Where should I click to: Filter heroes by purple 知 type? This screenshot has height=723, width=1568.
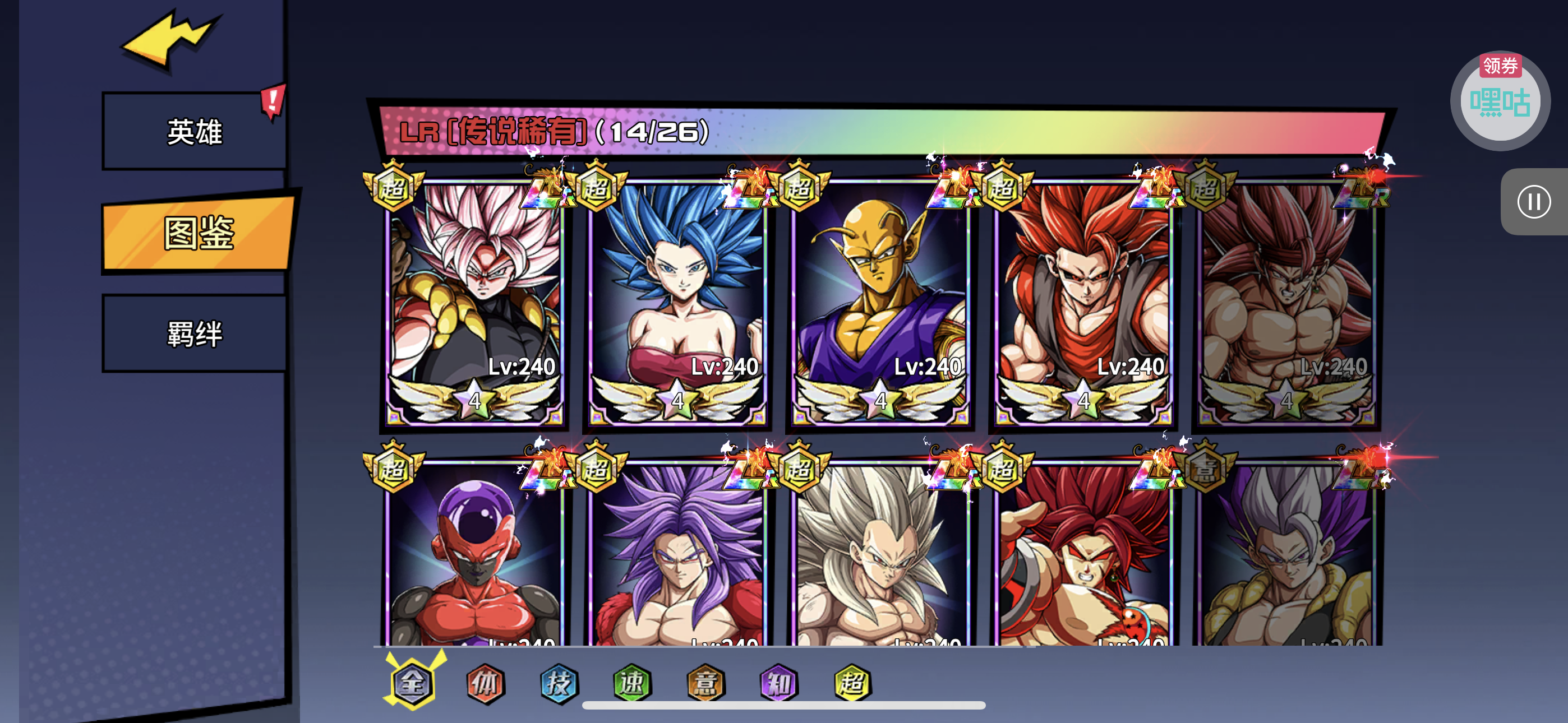click(778, 683)
